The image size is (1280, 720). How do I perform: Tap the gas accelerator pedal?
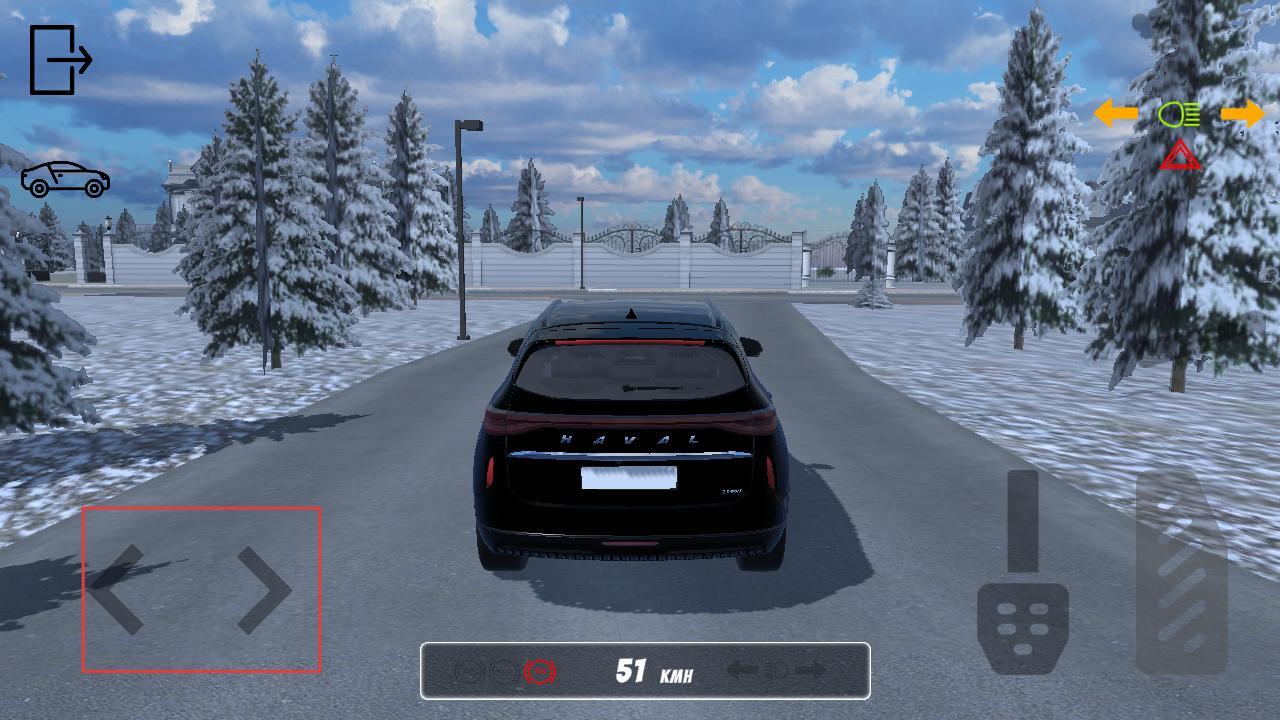click(1181, 575)
